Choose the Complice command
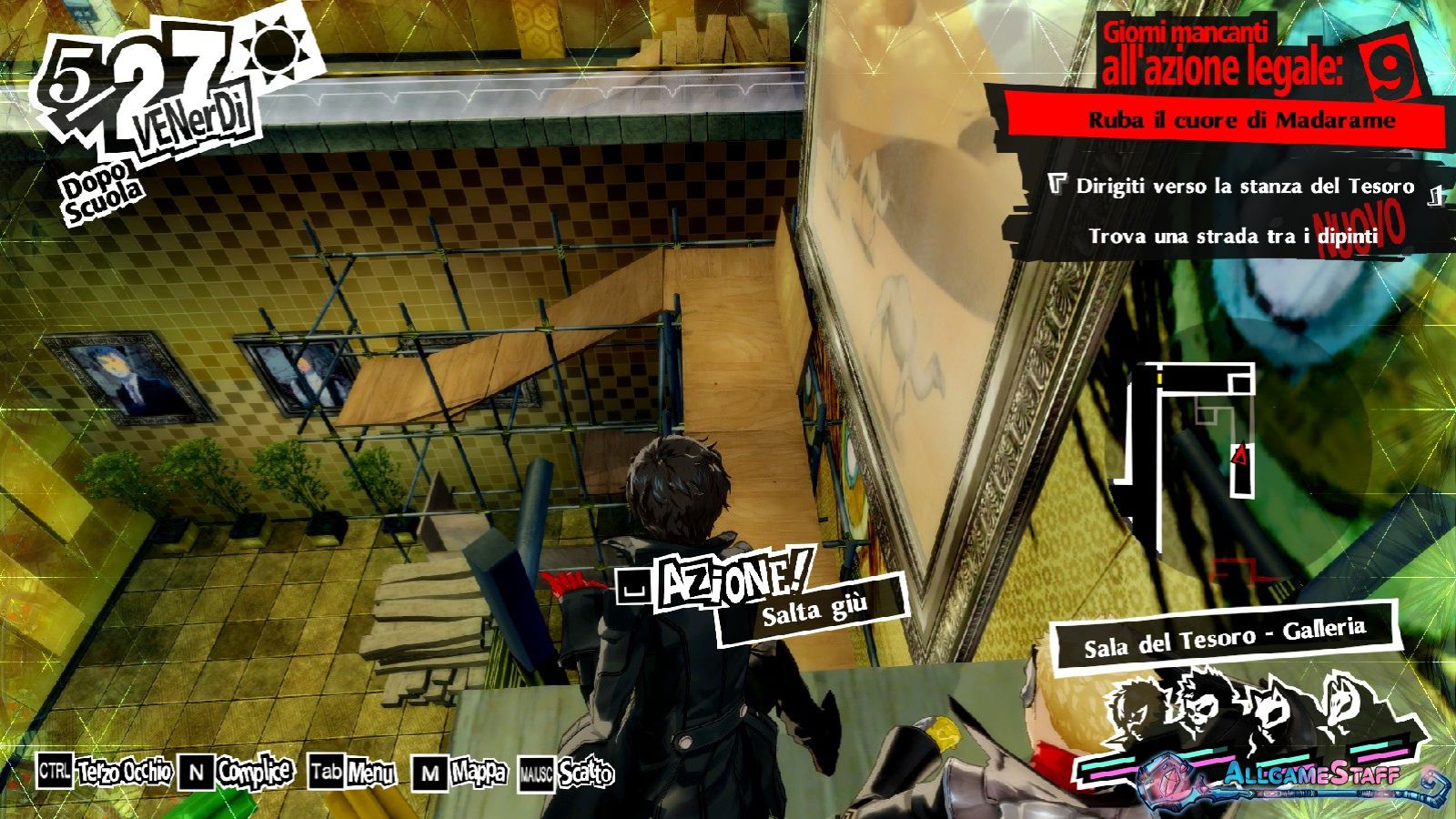1456x819 pixels. pyautogui.click(x=236, y=773)
